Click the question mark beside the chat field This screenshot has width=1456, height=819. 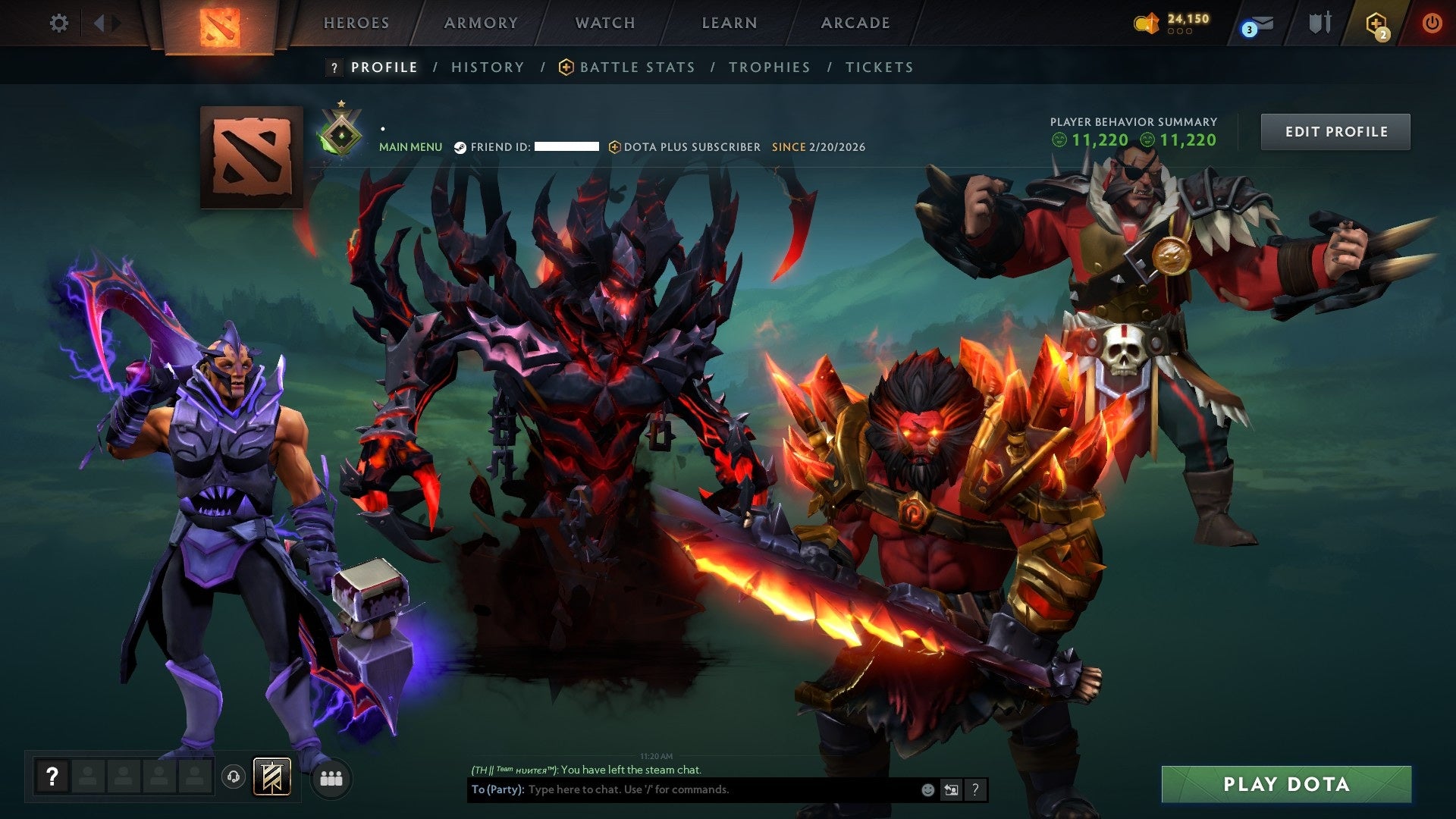coord(975,789)
